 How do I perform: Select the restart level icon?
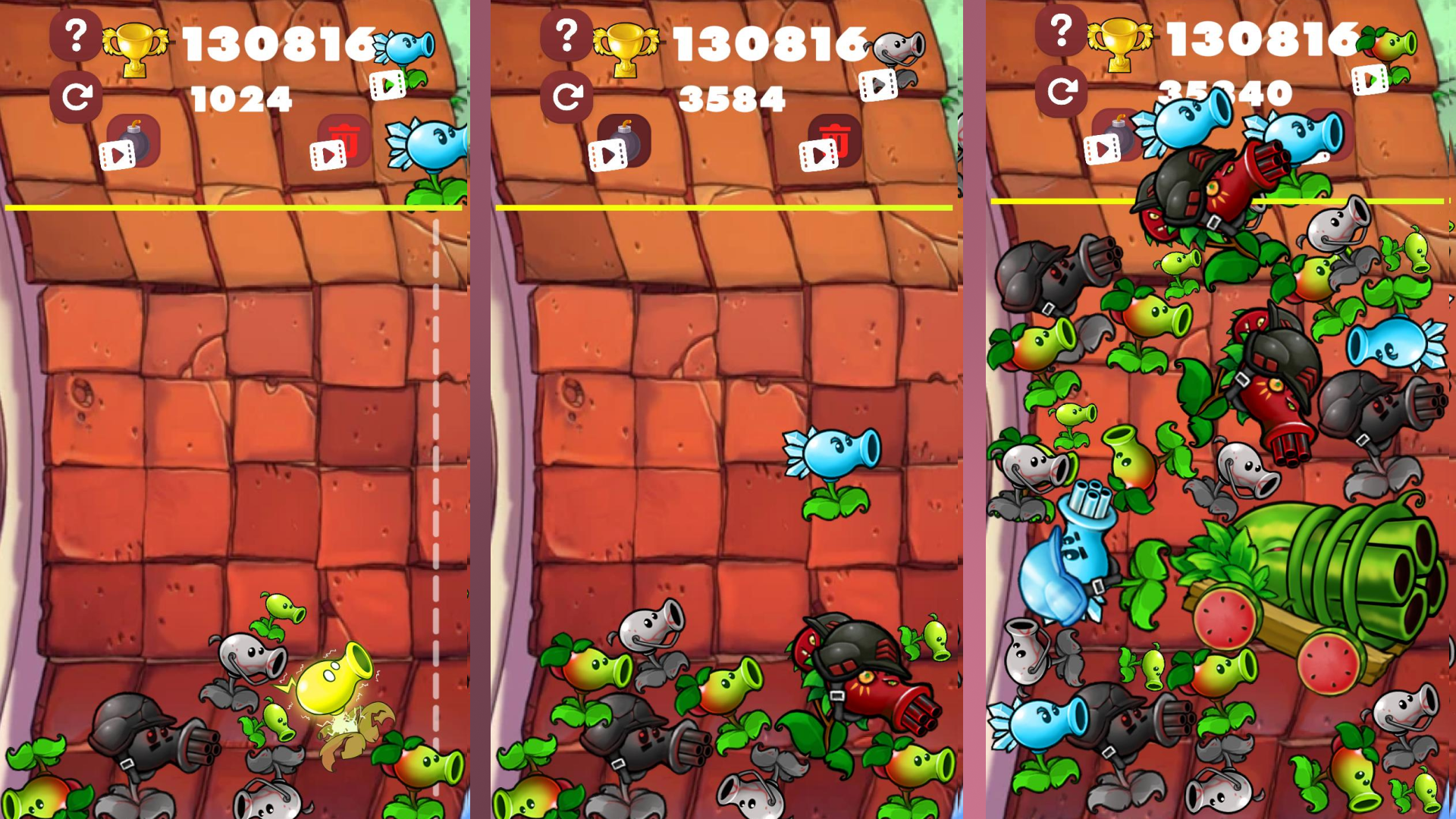[x=76, y=97]
